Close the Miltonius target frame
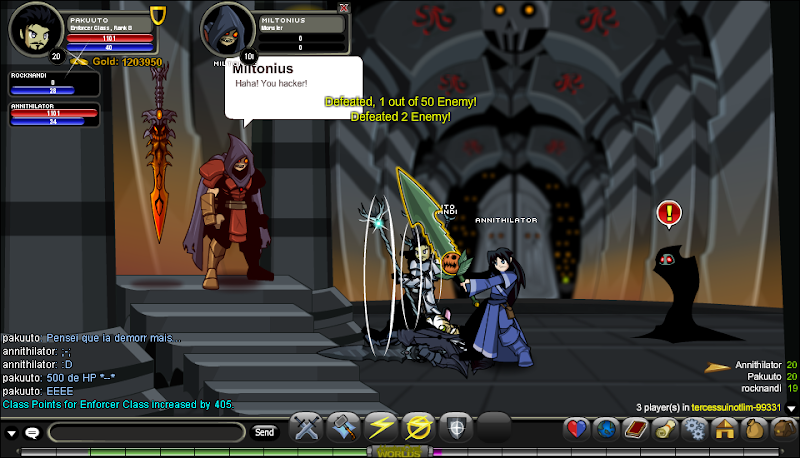 (344, 7)
